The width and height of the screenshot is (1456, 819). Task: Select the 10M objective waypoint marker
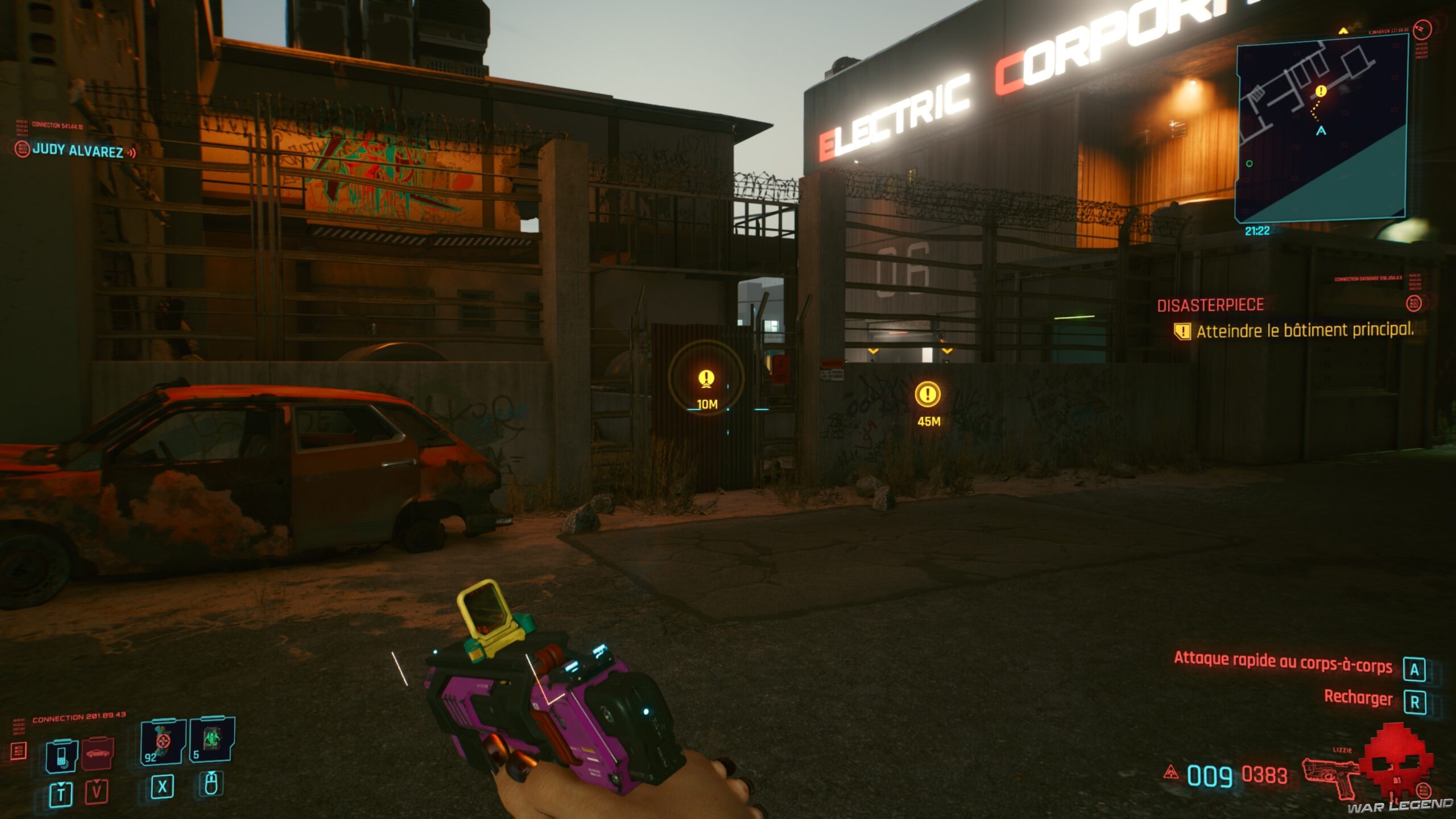tap(706, 378)
